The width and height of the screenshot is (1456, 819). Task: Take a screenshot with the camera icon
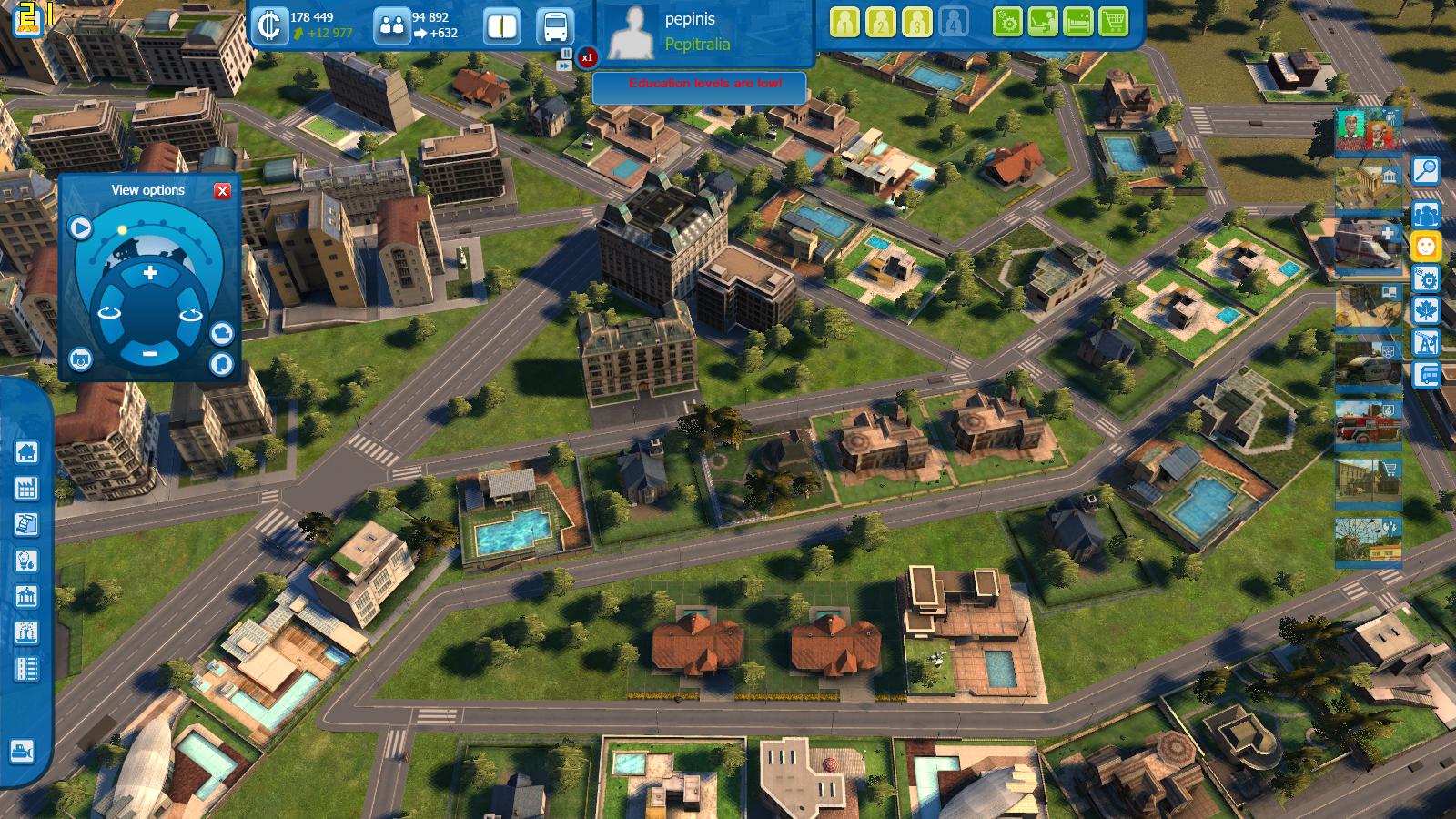[80, 360]
